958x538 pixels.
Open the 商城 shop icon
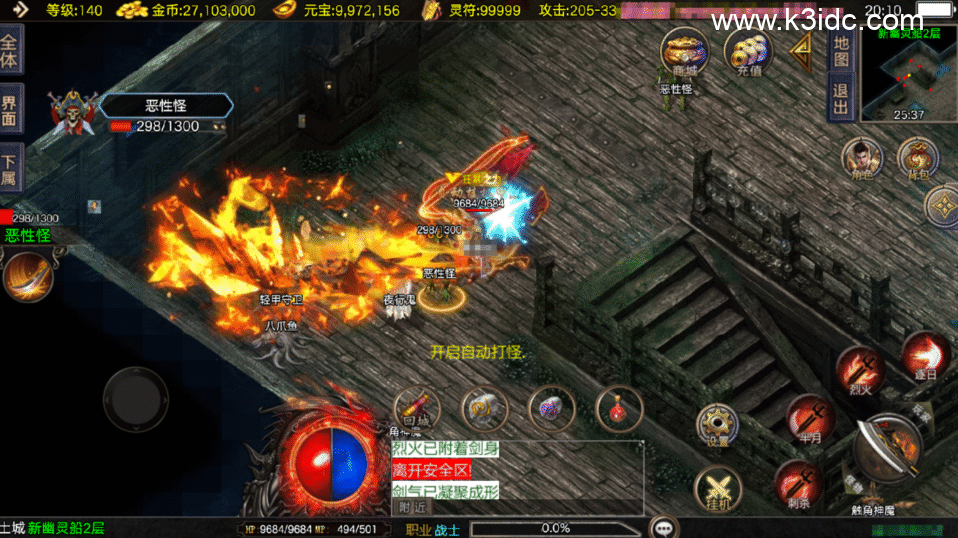coord(684,50)
